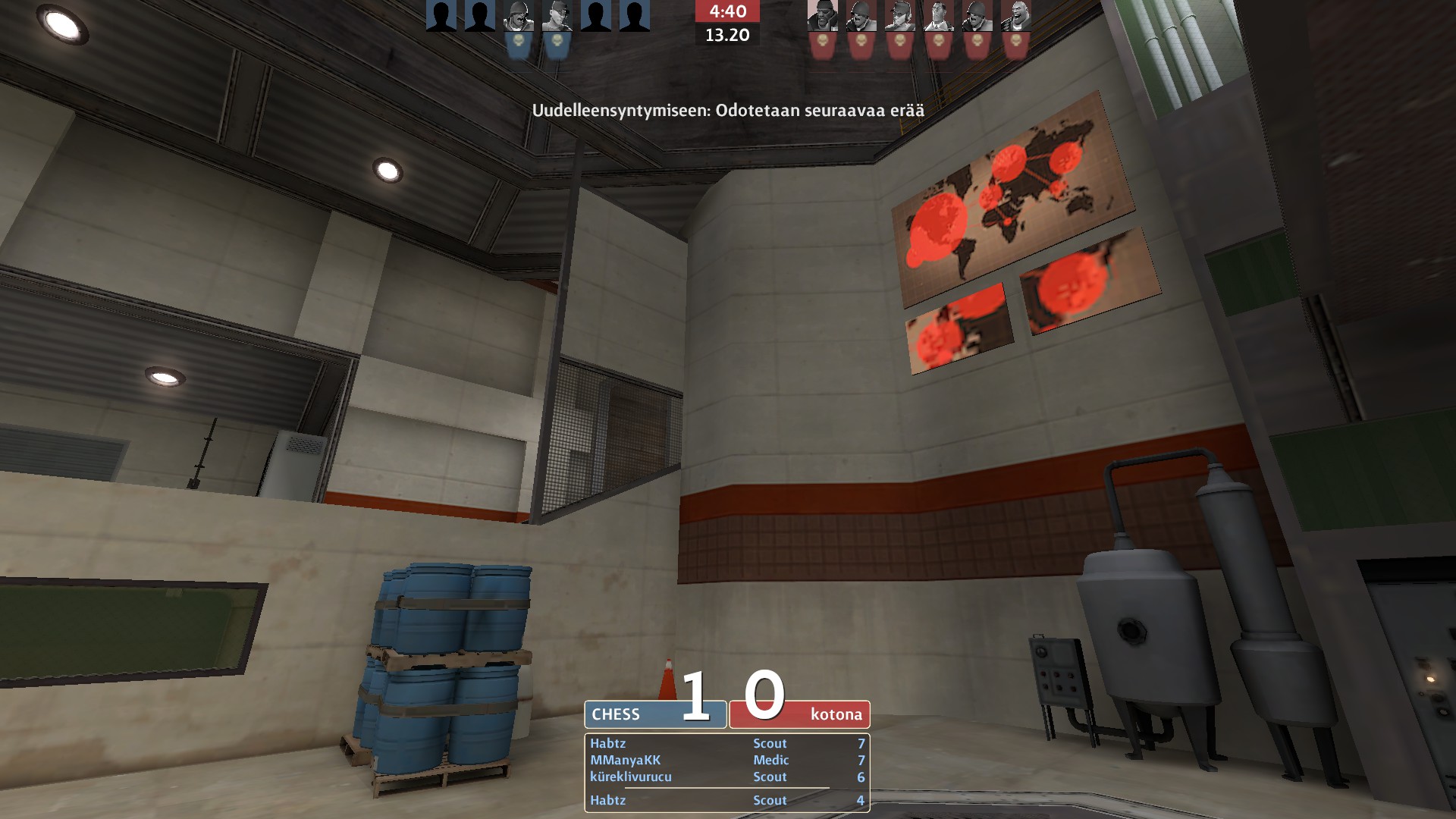Select the blue team Scout portrait
This screenshot has height=819, width=1456.
[x=557, y=17]
